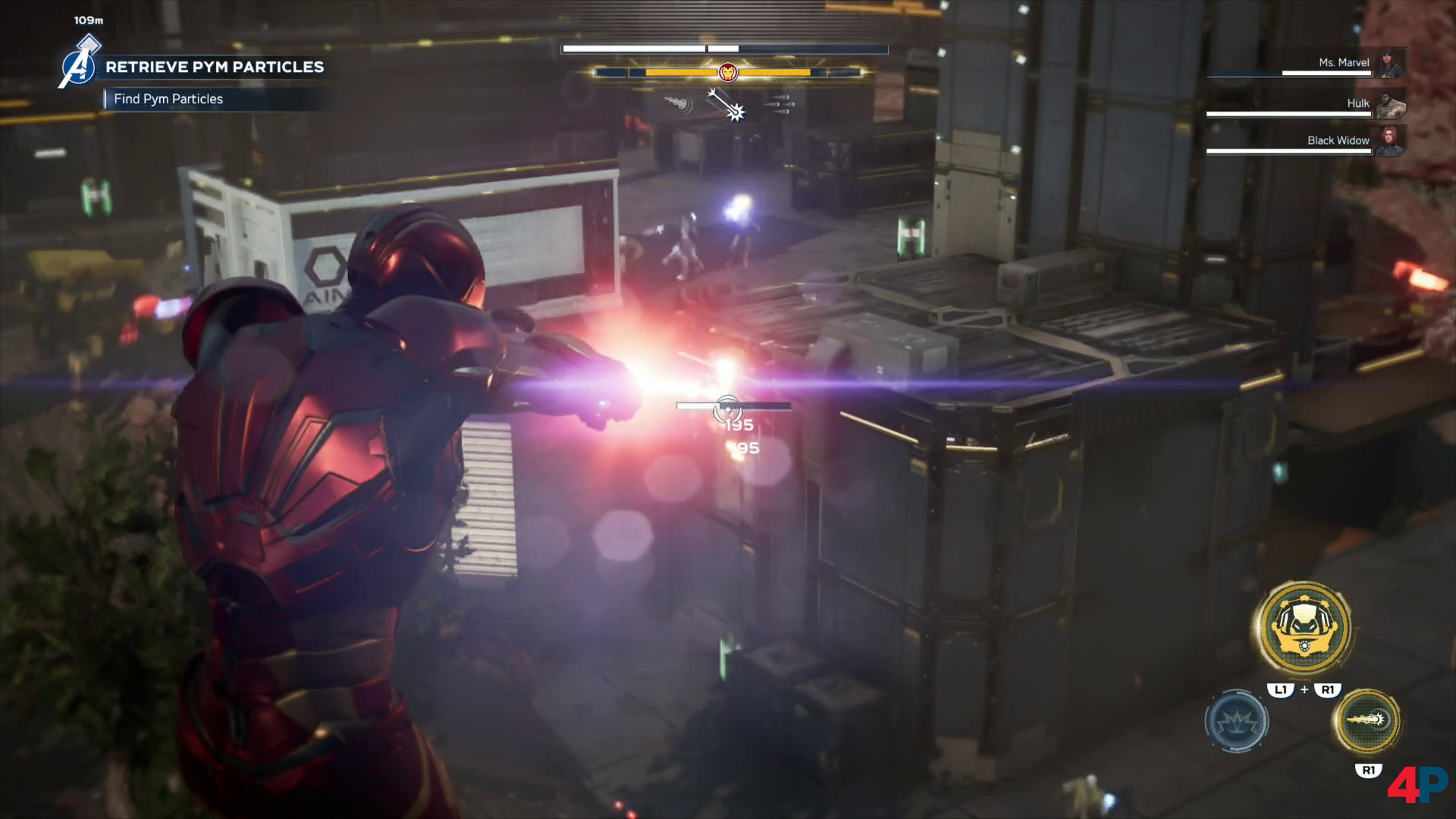This screenshot has height=819, width=1456.
Task: Click the Avengers logo mission icon
Action: 79,67
